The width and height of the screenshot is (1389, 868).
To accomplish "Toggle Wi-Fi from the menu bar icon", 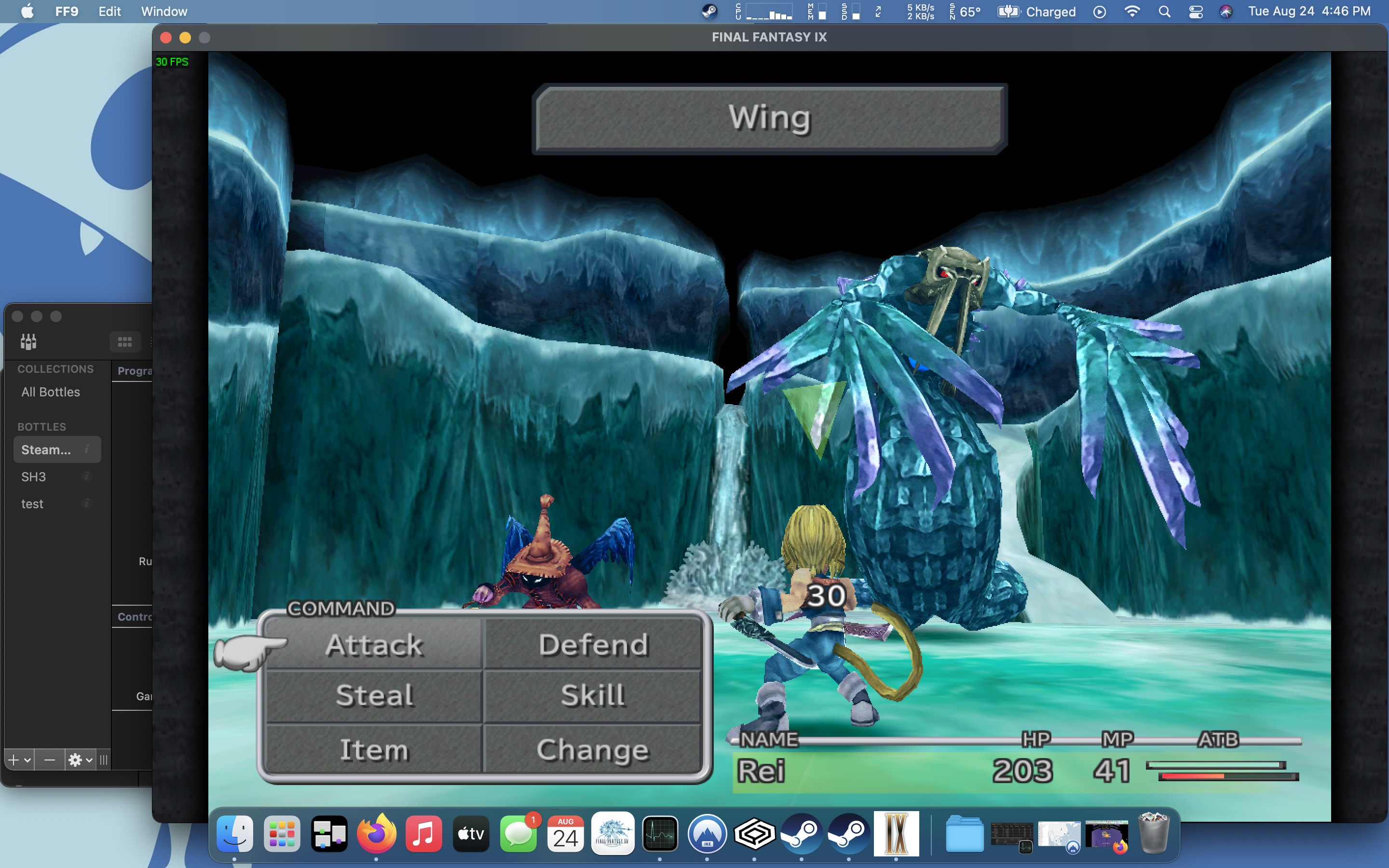I will coord(1133,12).
